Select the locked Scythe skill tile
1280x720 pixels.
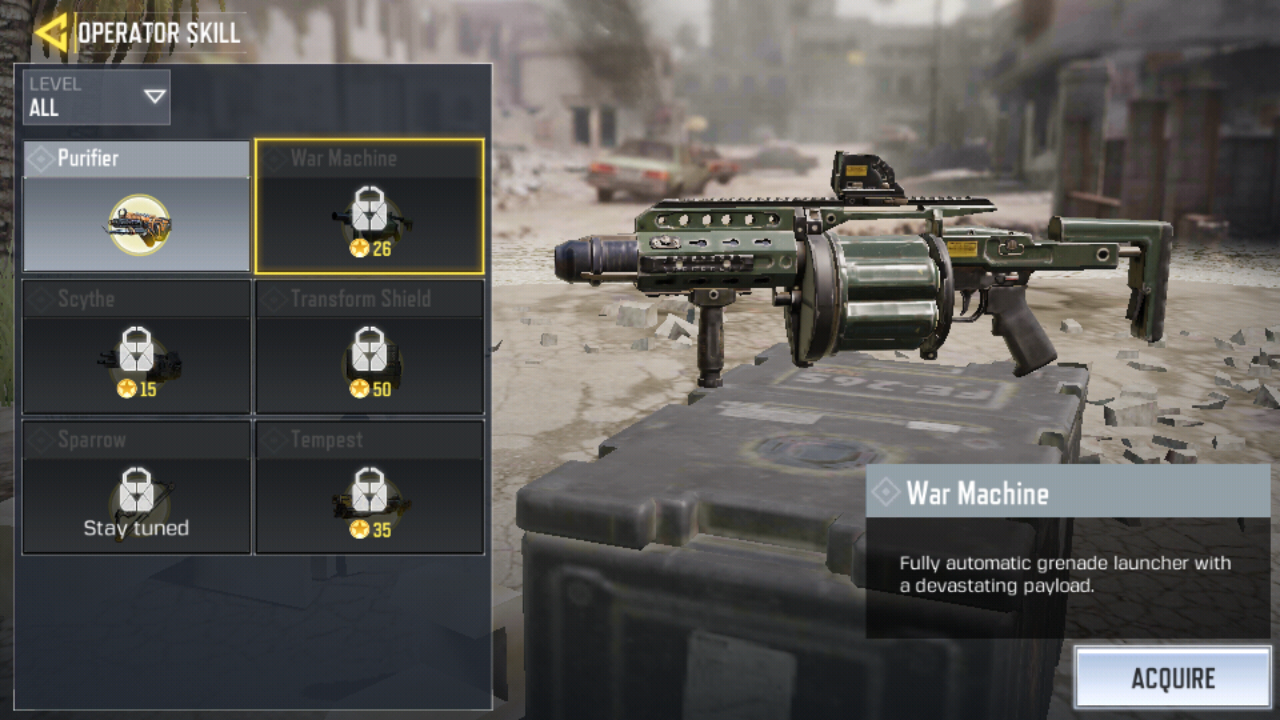(x=136, y=347)
